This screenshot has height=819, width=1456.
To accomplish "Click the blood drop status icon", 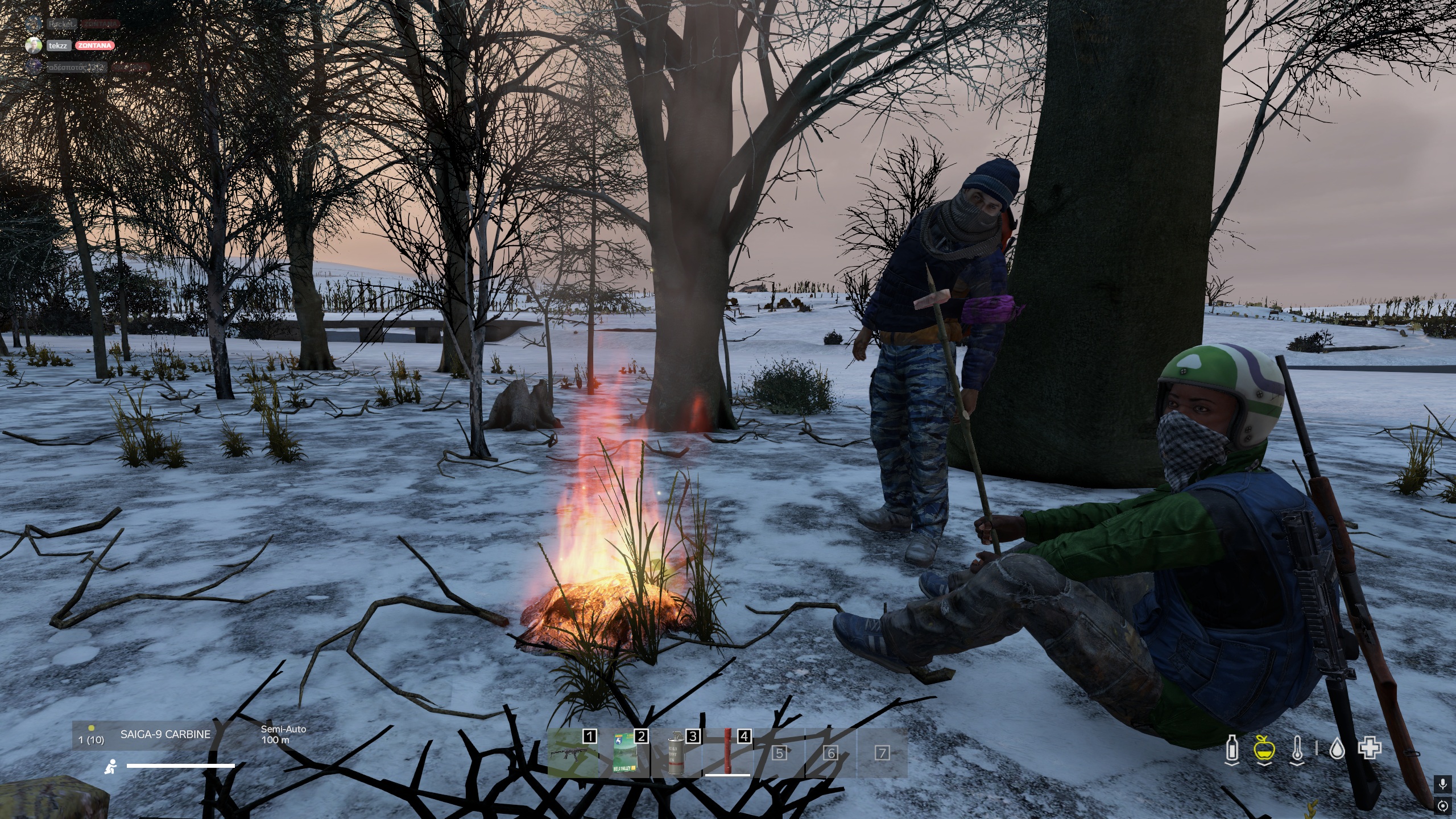I will click(1337, 749).
